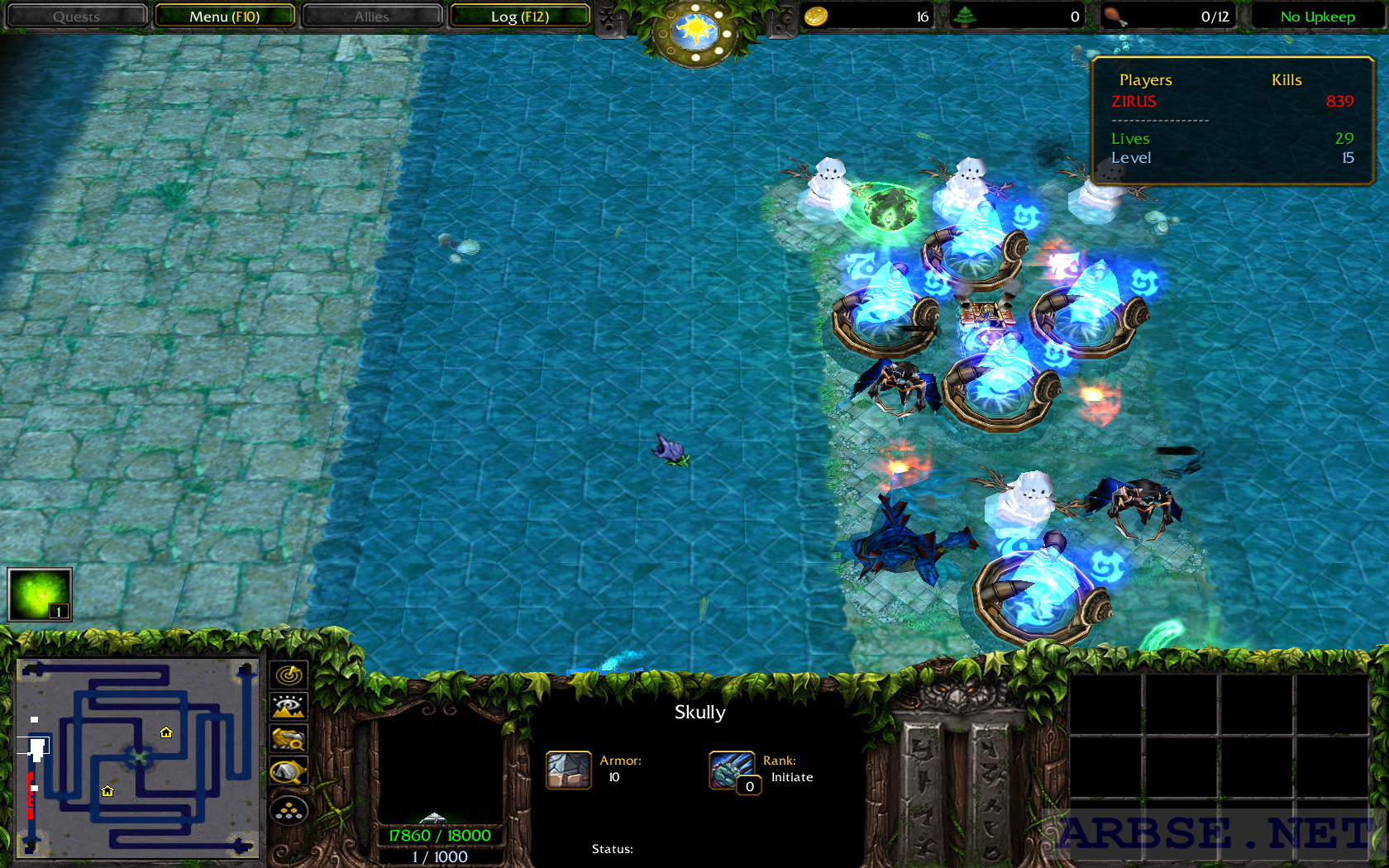Click the yellow house marker on the minimap
This screenshot has width=1389, height=868.
point(165,732)
